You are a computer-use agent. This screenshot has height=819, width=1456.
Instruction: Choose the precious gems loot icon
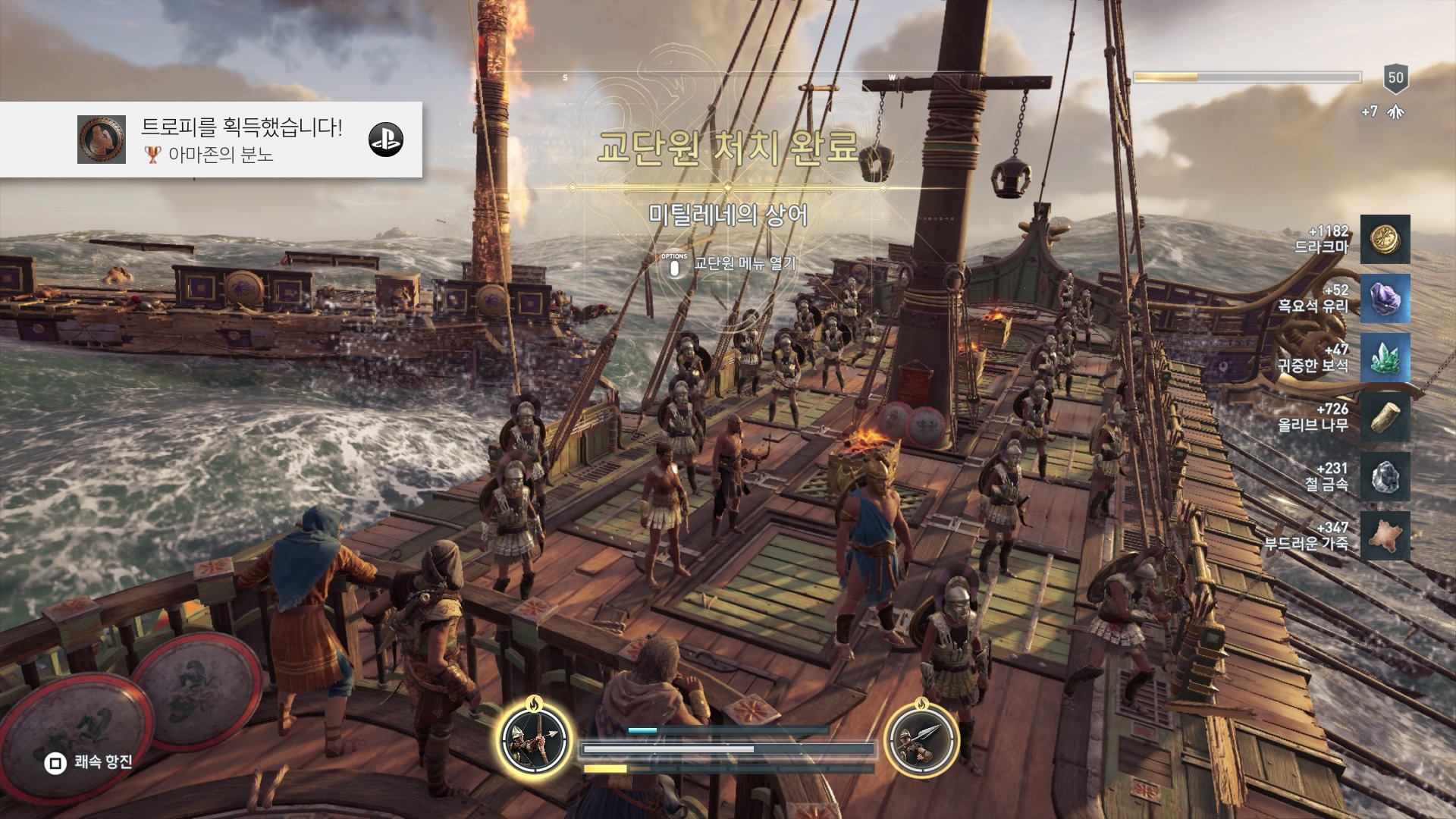(1385, 358)
